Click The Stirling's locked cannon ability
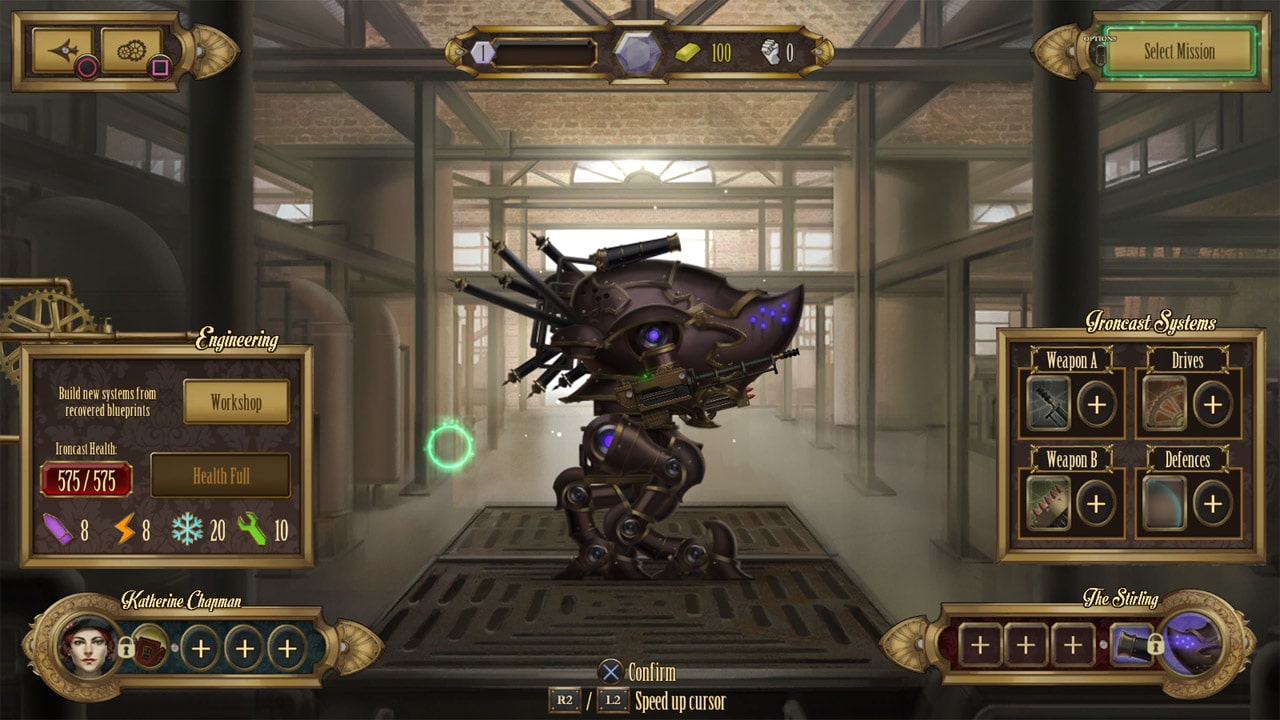 pos(1132,644)
